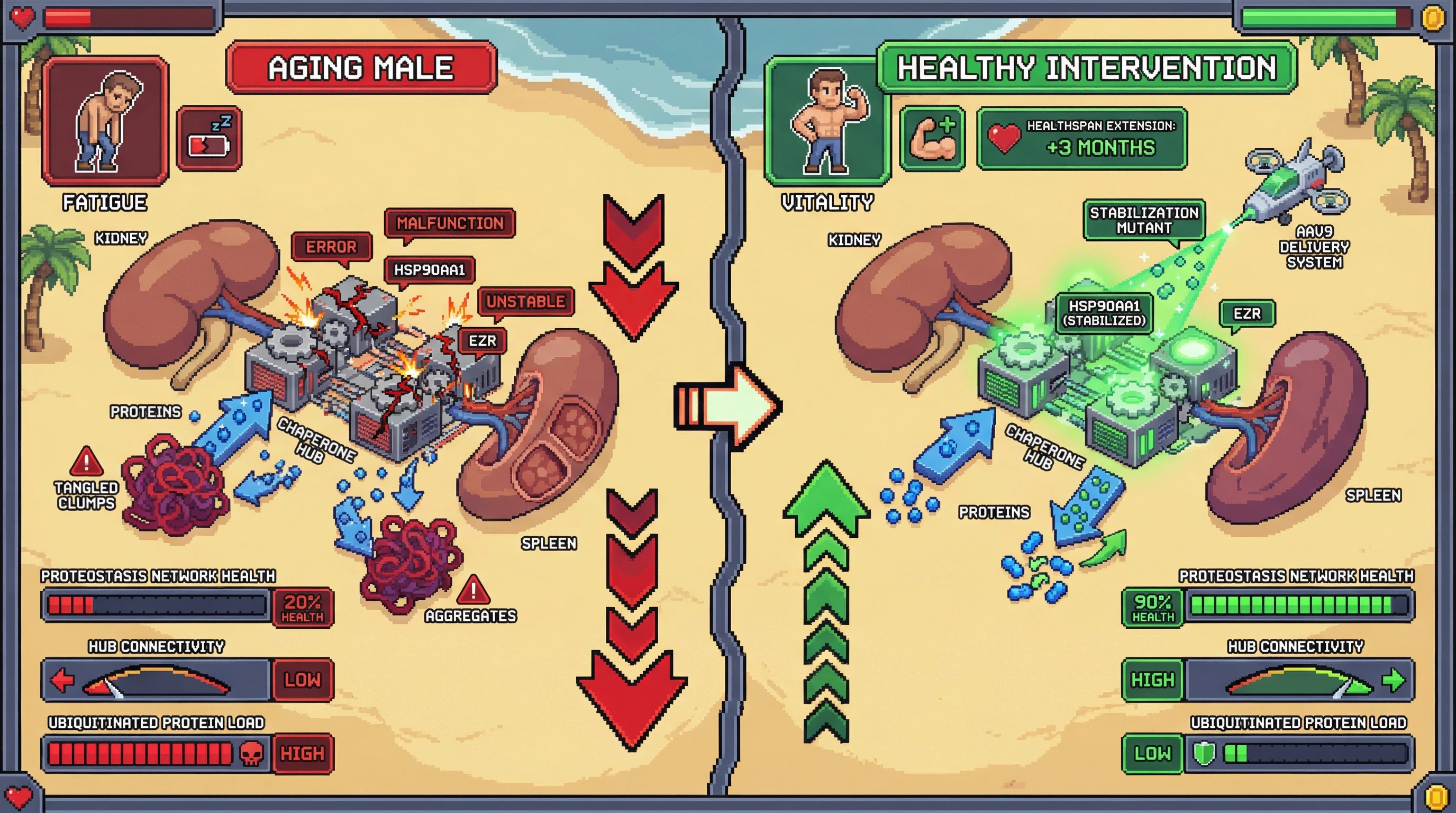Select the Stabilization Mutant label

1143,220
